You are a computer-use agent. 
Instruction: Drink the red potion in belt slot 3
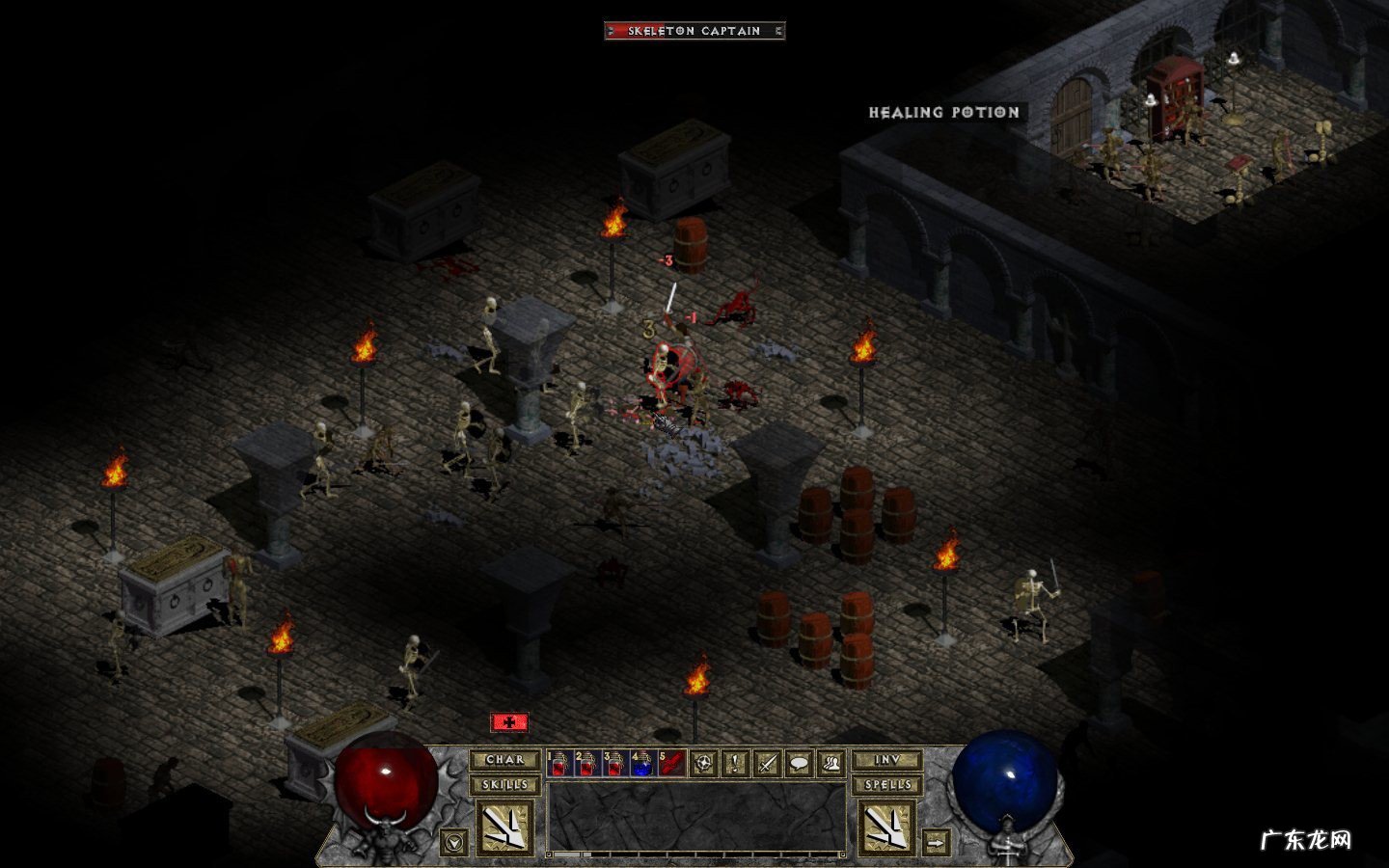(x=615, y=764)
